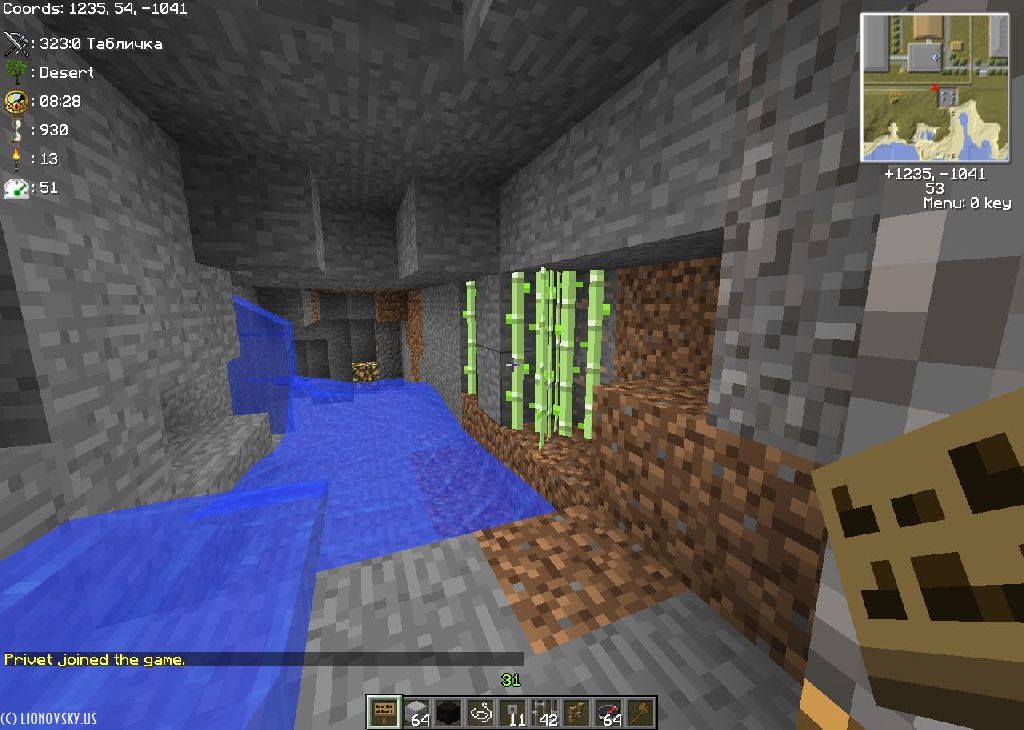The height and width of the screenshot is (730, 1024).
Task: Select the wooden sign hotbar slot
Action: [383, 712]
